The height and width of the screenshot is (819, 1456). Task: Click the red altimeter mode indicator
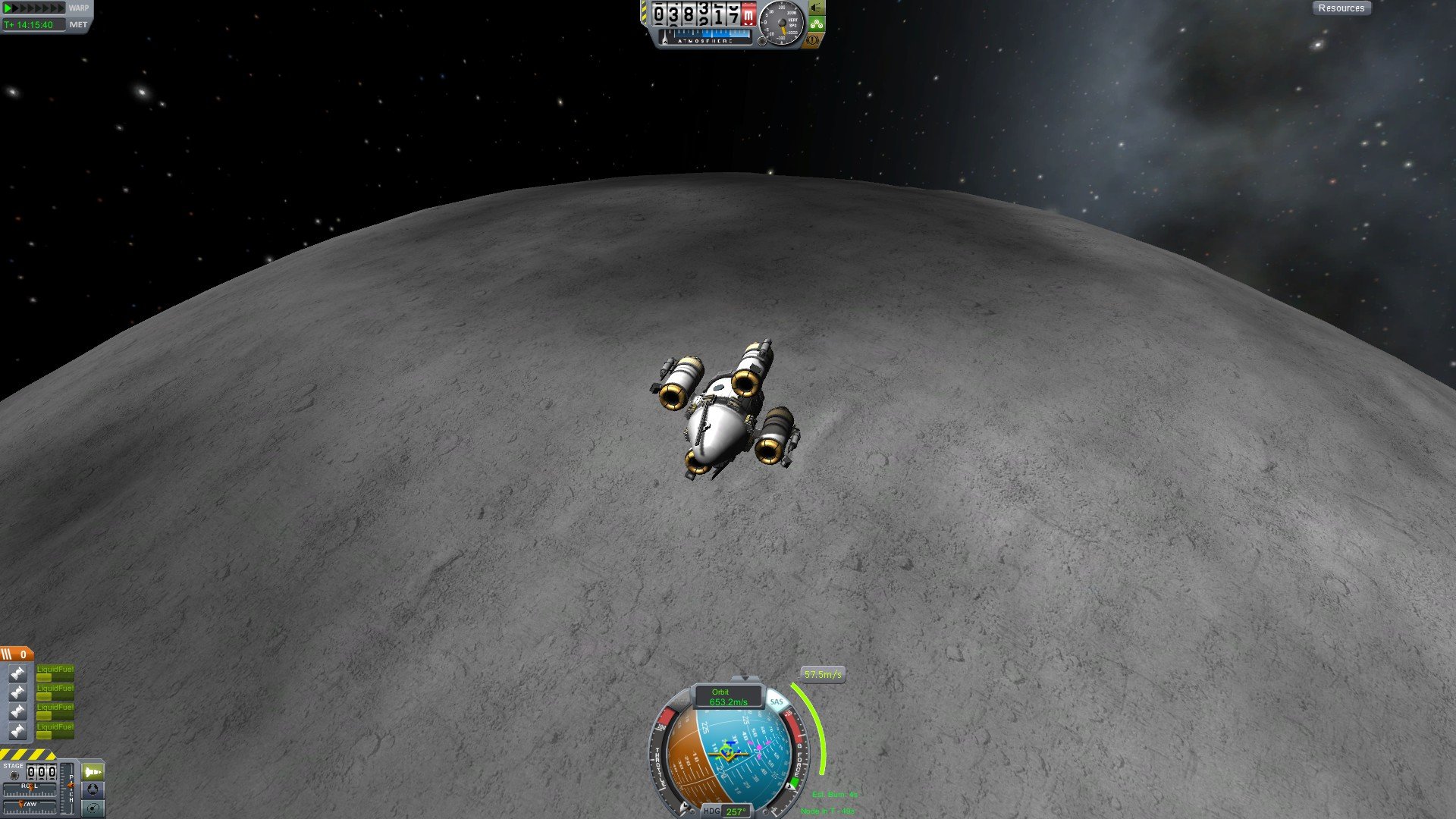coord(748,14)
